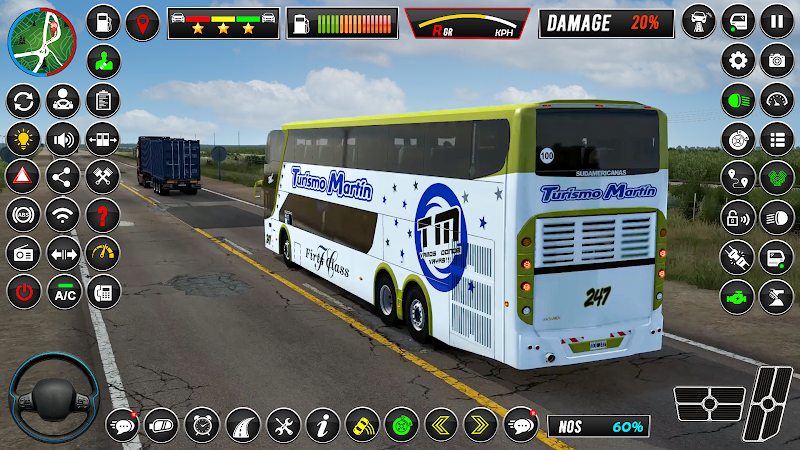The height and width of the screenshot is (450, 800).
Task: Toggle the A/C button
Action: 64,293
